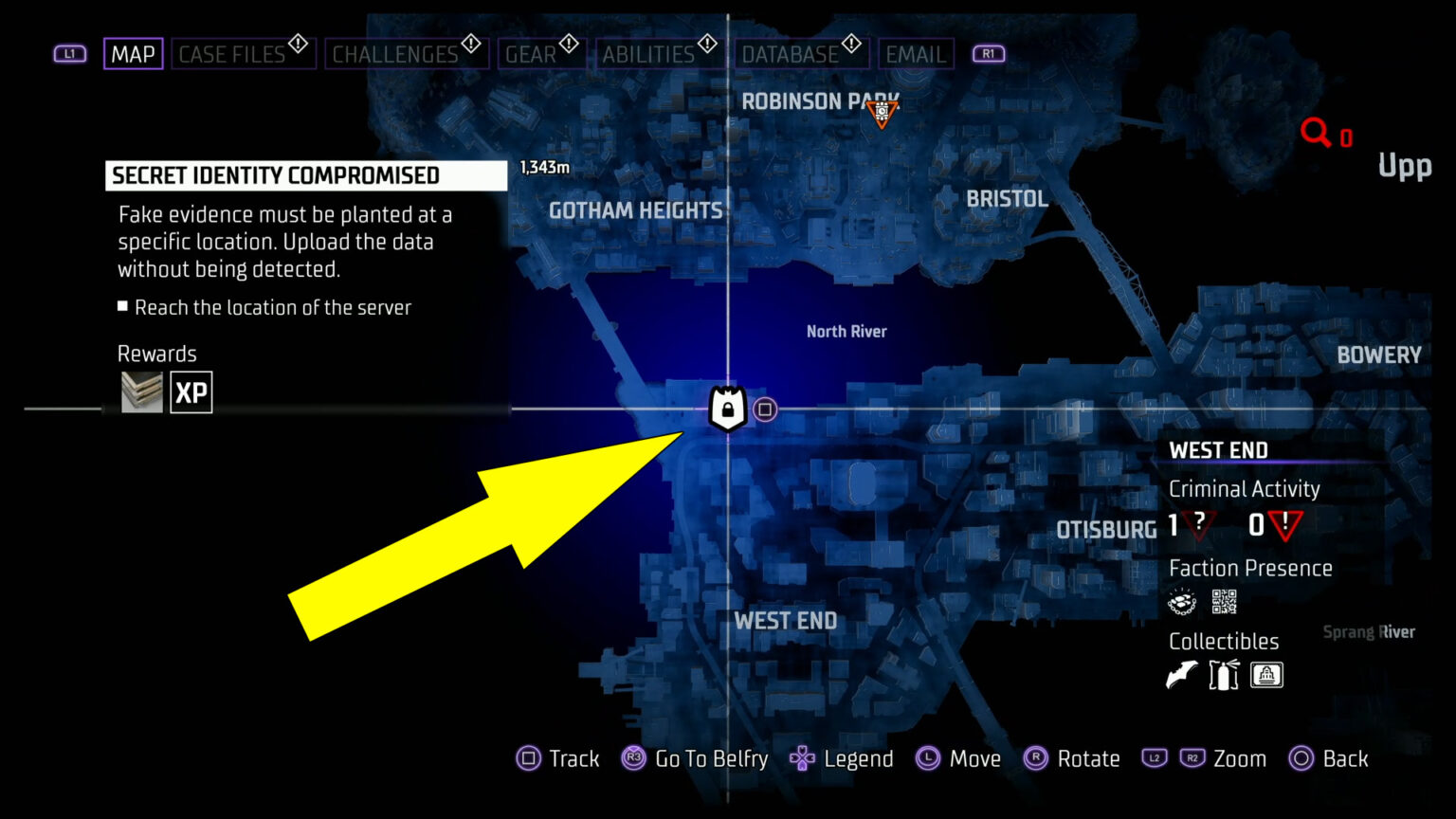Click the Rotate stick icon
Image resolution: width=1456 pixels, height=819 pixels.
[1037, 758]
